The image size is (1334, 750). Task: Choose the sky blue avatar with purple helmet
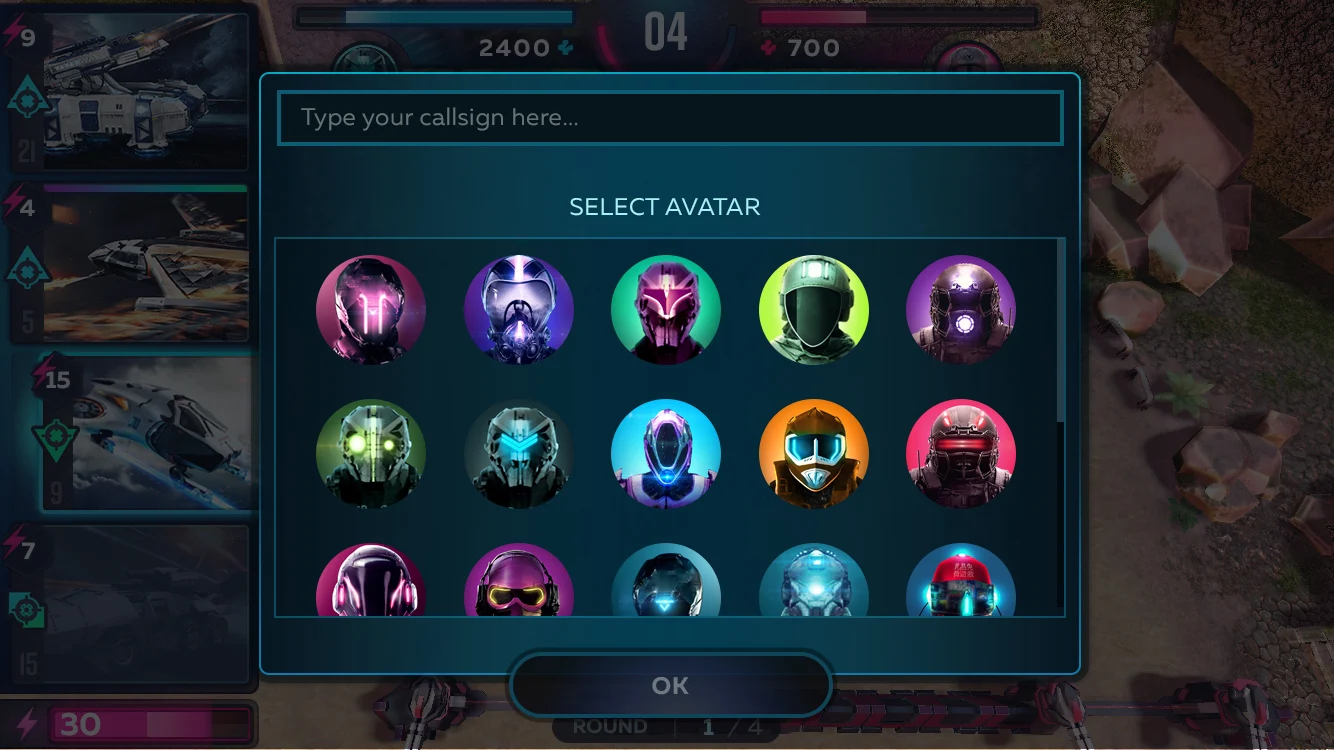pos(666,454)
